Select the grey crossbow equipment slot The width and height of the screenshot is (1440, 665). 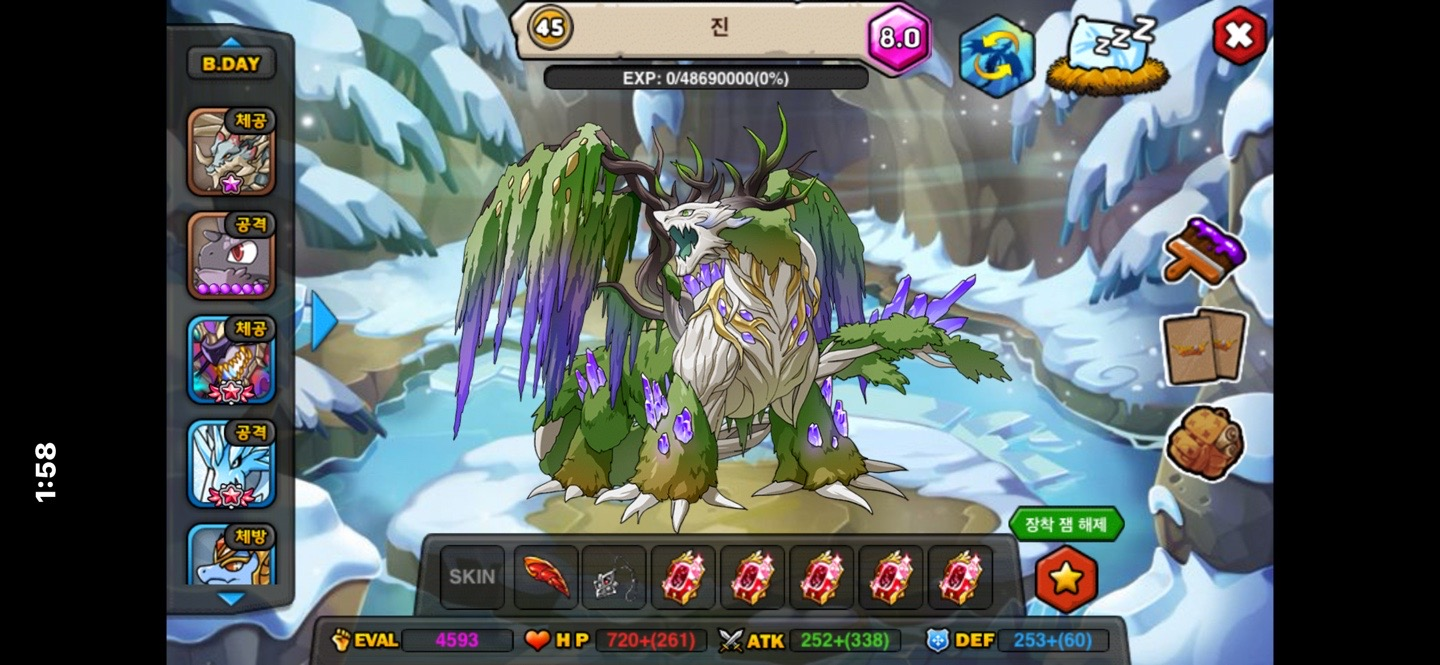tap(614, 577)
